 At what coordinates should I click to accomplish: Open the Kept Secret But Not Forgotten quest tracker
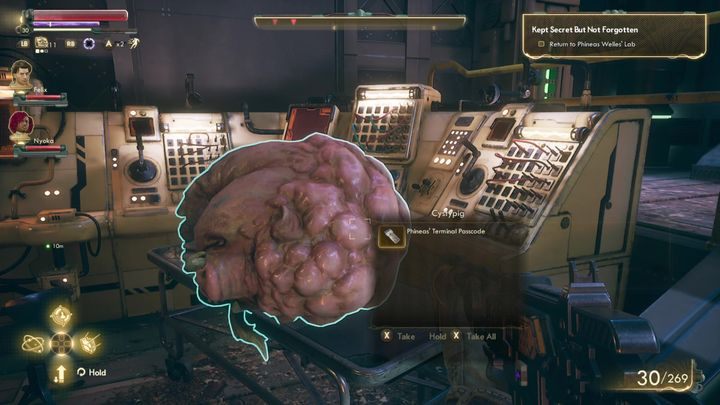[612, 30]
